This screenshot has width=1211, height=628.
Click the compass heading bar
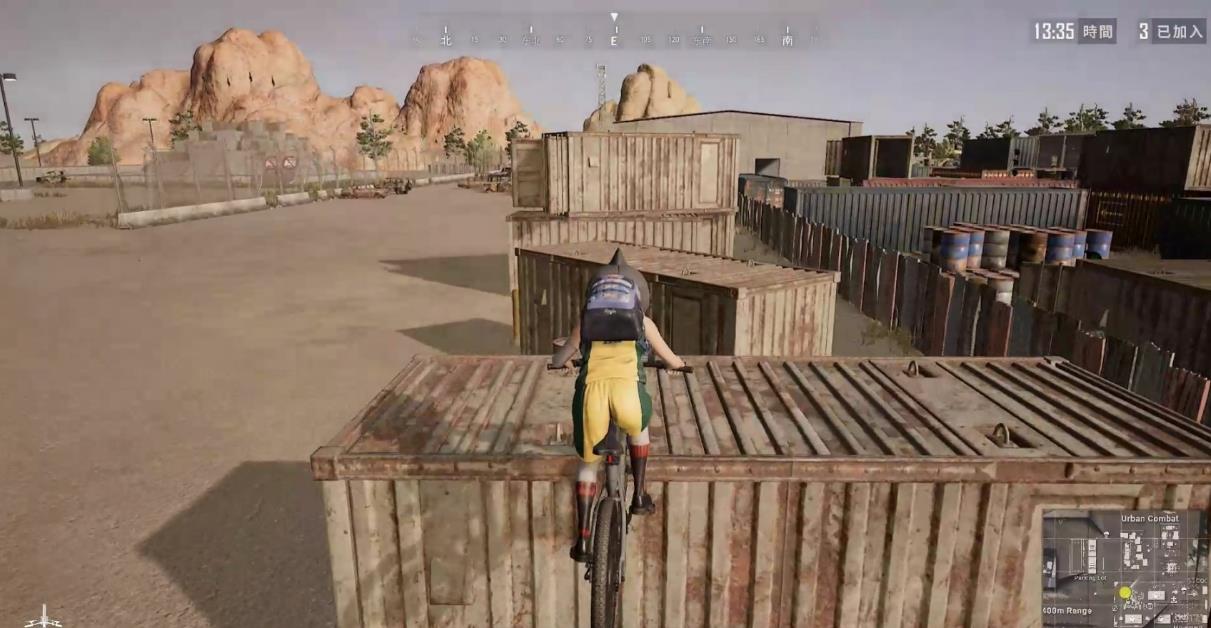click(614, 37)
